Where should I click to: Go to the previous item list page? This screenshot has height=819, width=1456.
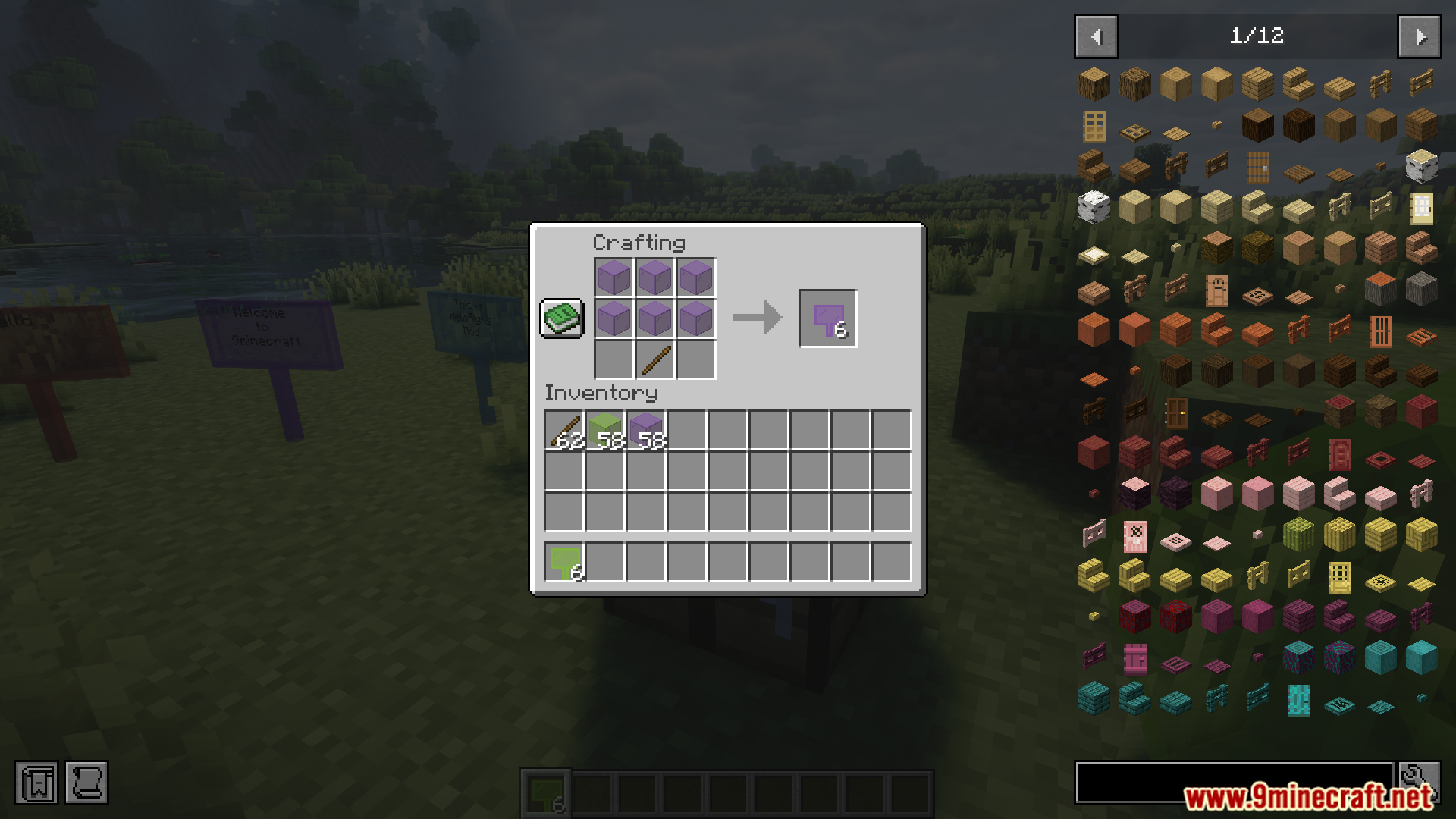[x=1095, y=36]
